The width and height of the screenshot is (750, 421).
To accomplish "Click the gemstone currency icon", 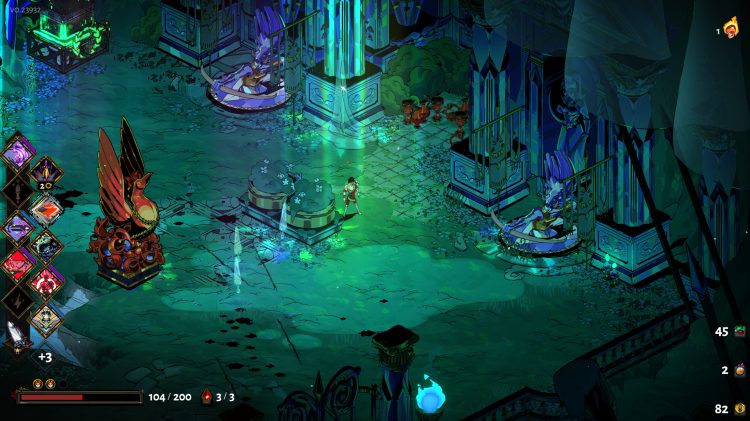I will click(741, 332).
